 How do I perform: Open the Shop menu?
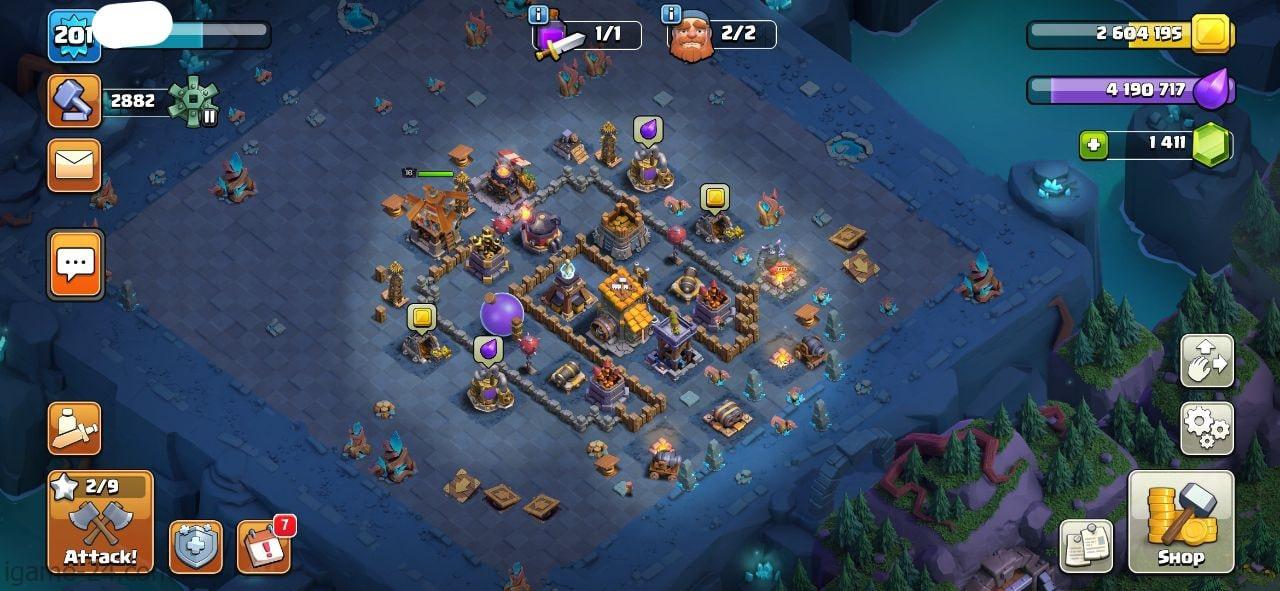(1181, 521)
